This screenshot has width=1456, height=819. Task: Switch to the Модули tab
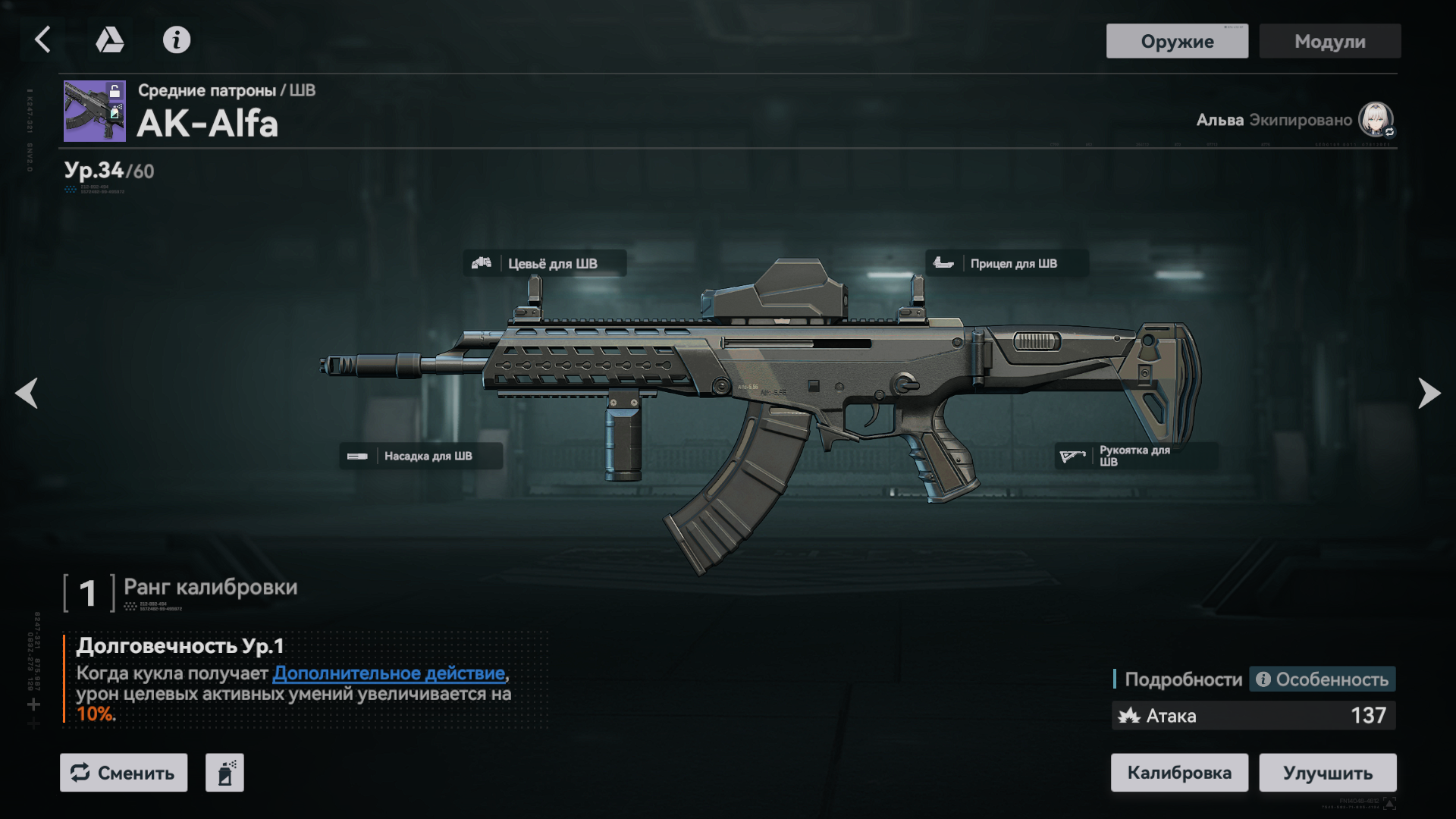1329,41
